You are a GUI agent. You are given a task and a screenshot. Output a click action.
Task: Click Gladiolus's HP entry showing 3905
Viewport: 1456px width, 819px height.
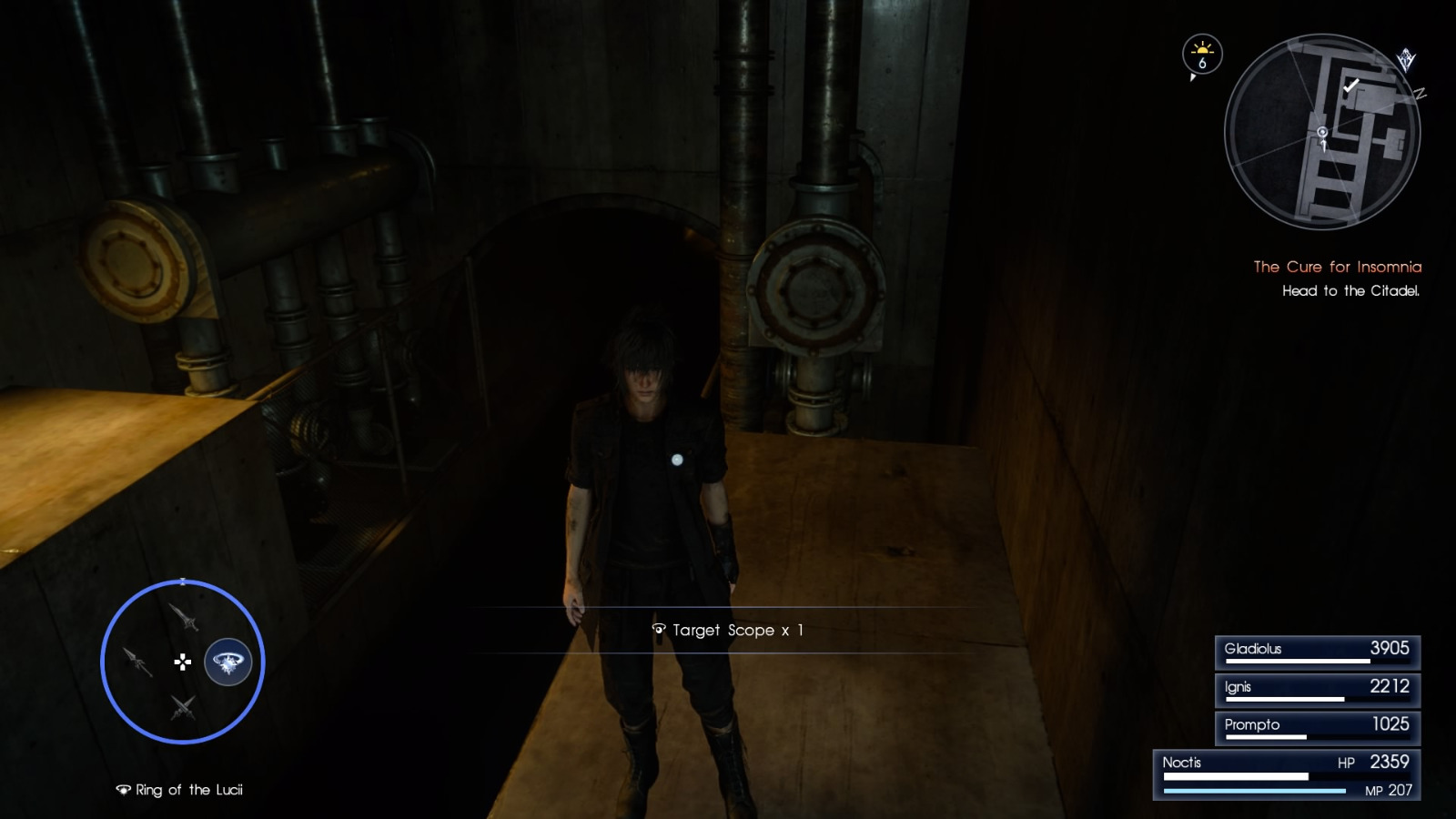1317,649
